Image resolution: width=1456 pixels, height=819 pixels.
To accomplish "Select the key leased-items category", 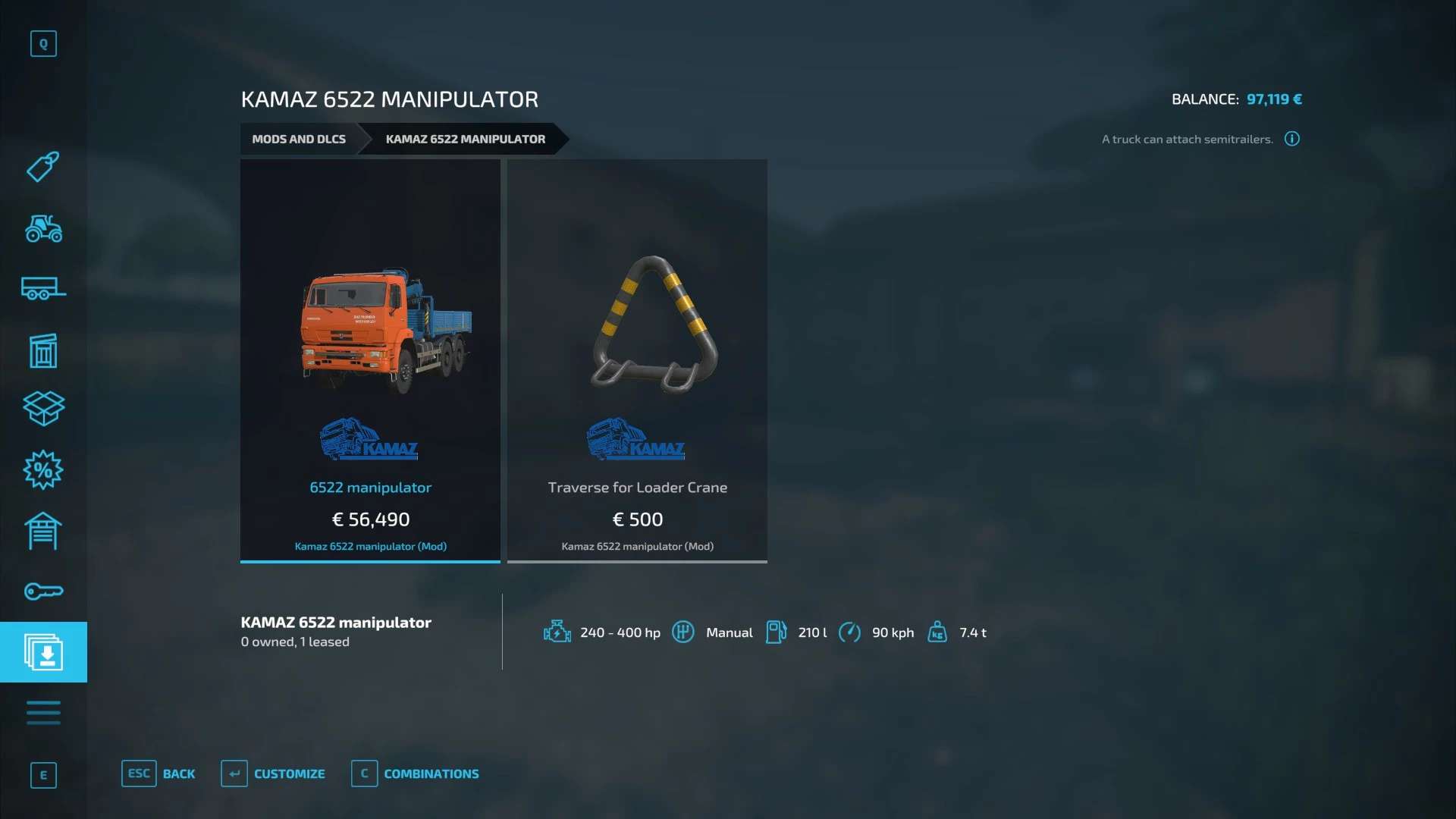I will 43,591.
